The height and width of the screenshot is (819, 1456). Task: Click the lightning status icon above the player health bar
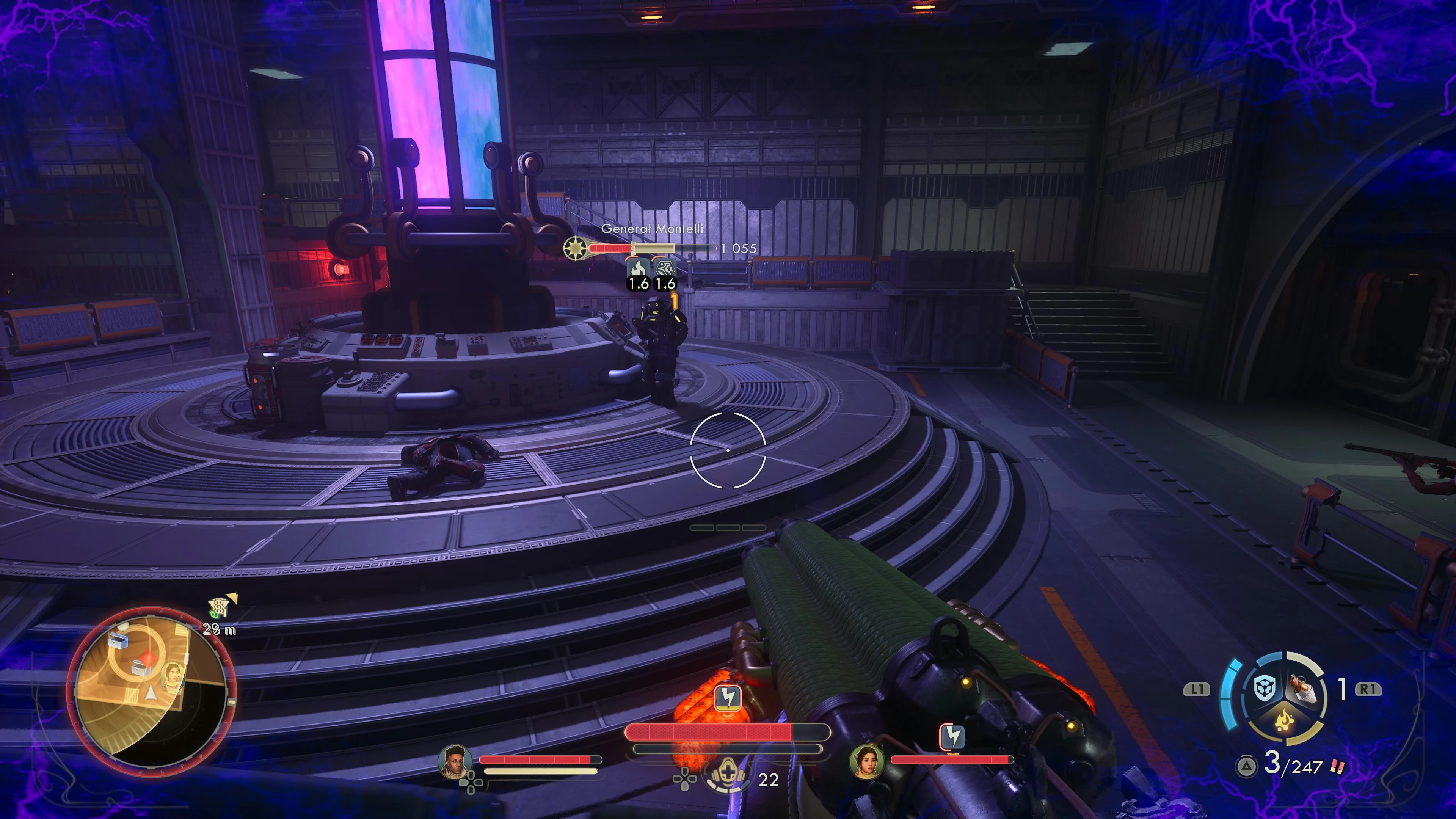click(728, 698)
